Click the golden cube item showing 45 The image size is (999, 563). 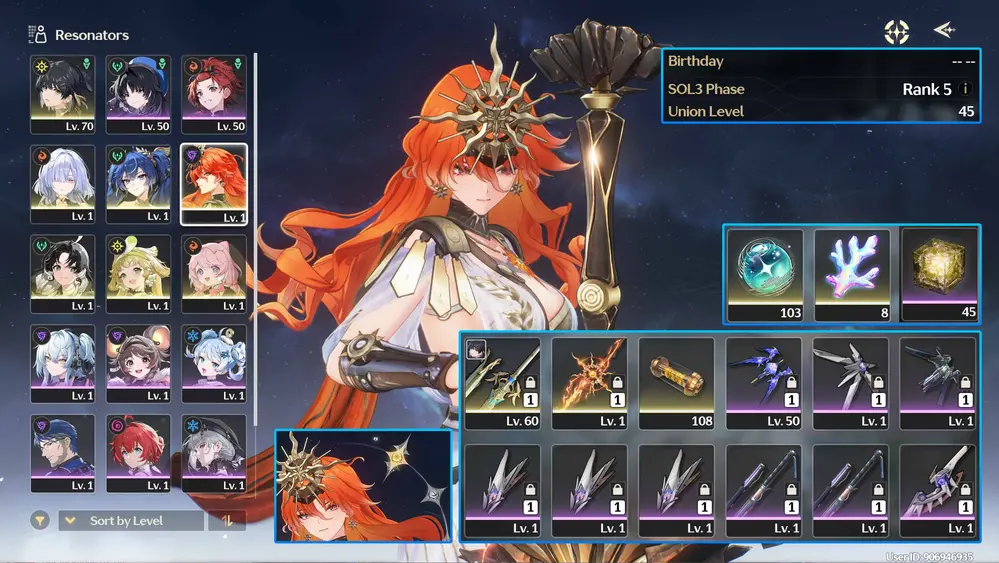(x=939, y=275)
